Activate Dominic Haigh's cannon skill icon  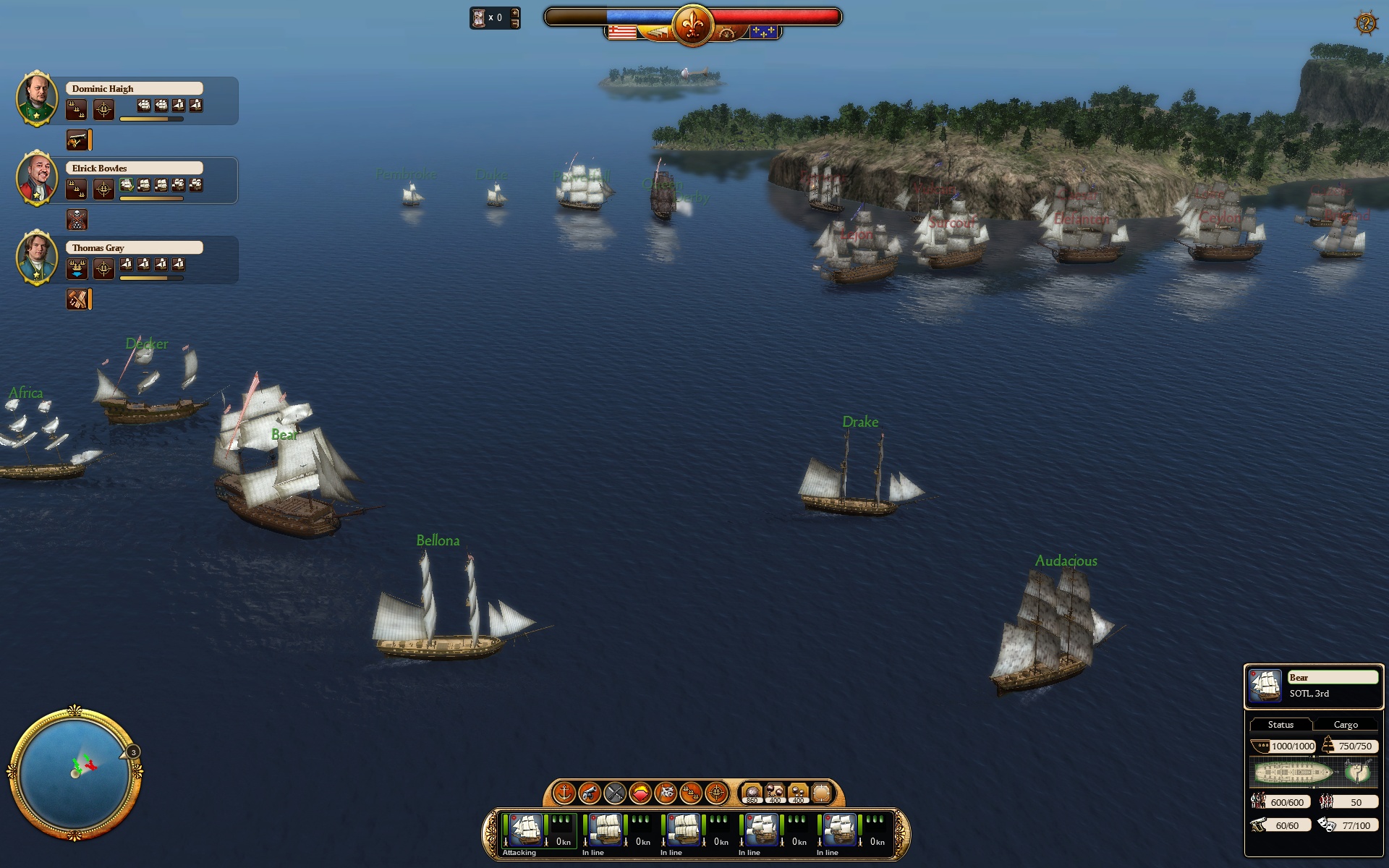coord(78,140)
